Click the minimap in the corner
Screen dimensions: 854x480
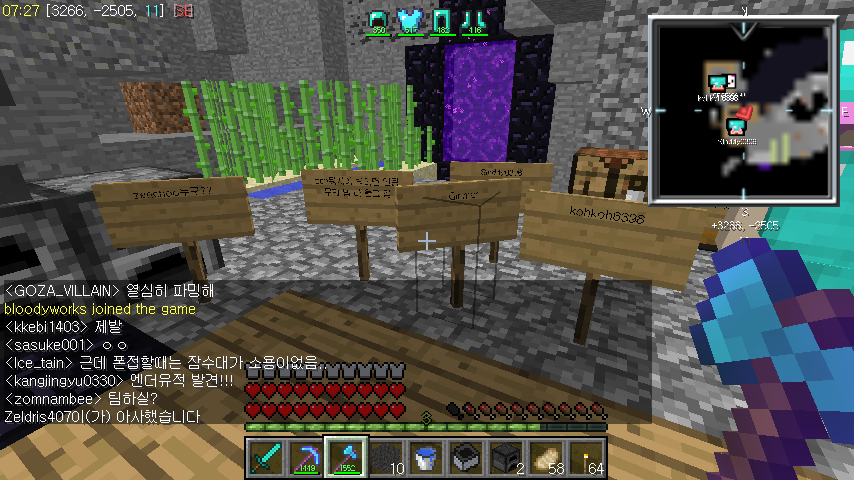pos(741,111)
